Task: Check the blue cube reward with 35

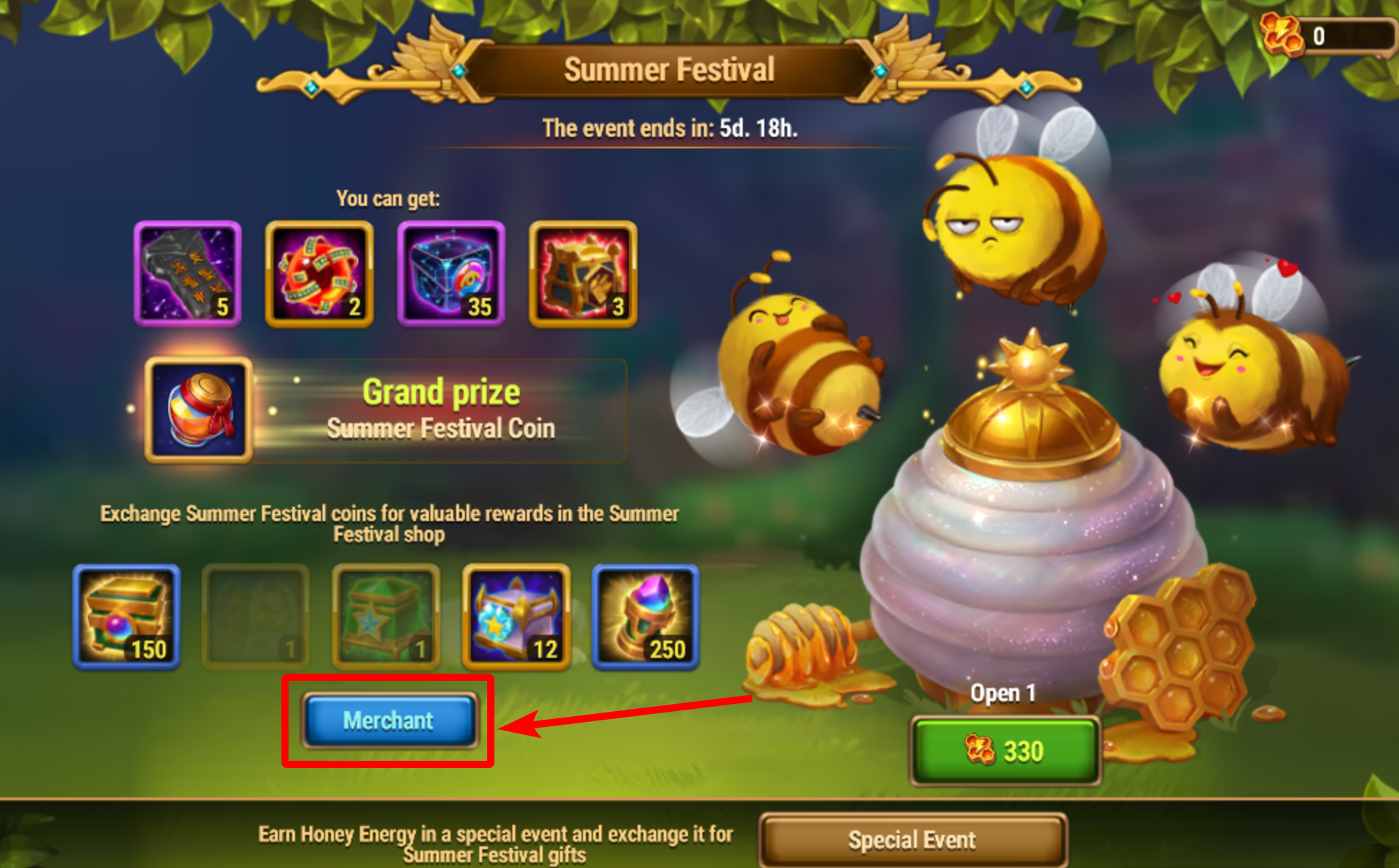Action: (451, 273)
